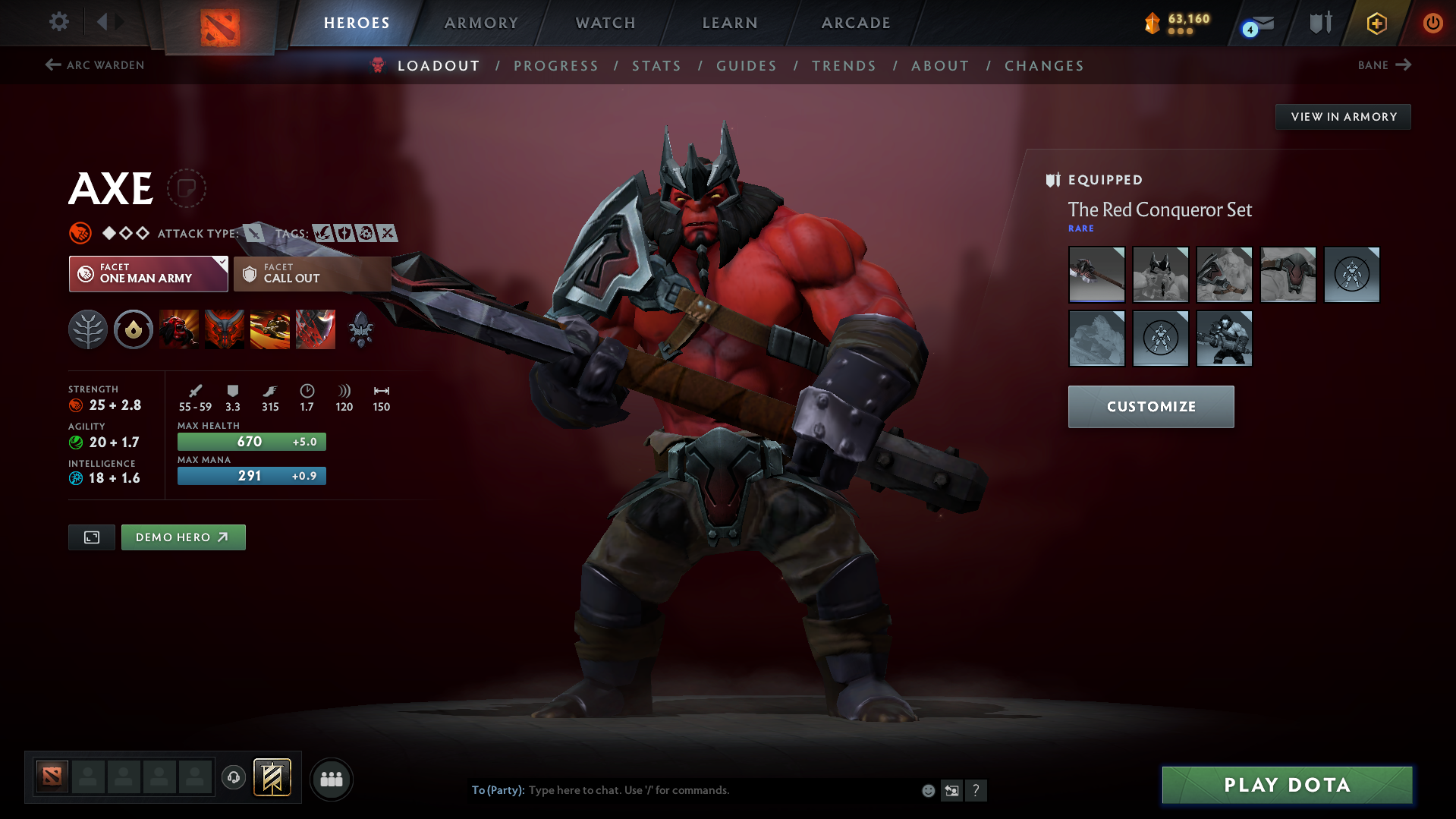1456x819 pixels.
Task: Switch to the ARMORY tab
Action: pyautogui.click(x=481, y=23)
